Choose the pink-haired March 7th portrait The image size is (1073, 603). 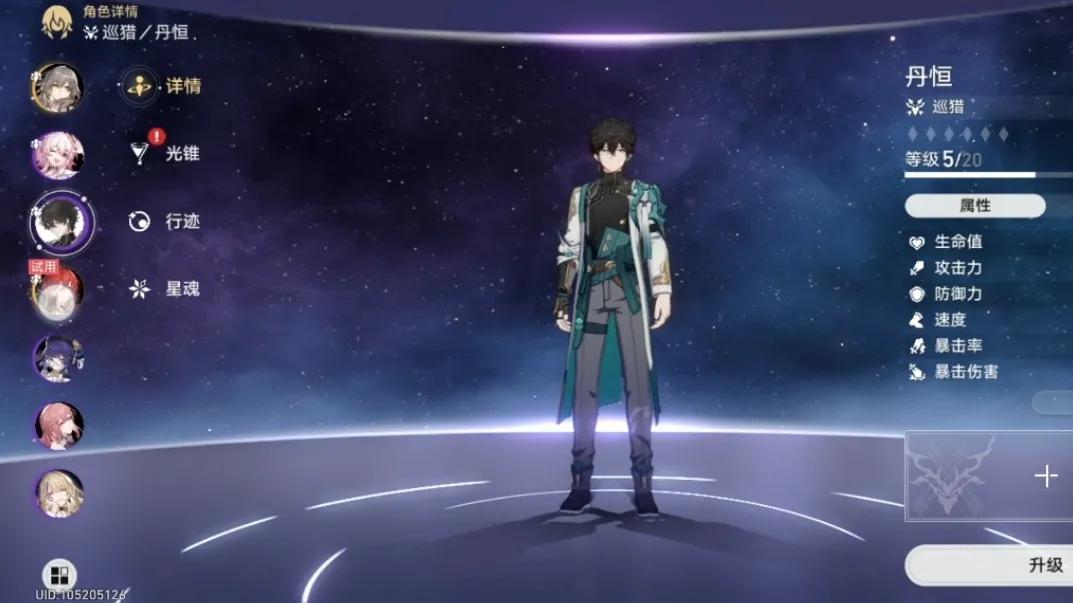point(58,155)
